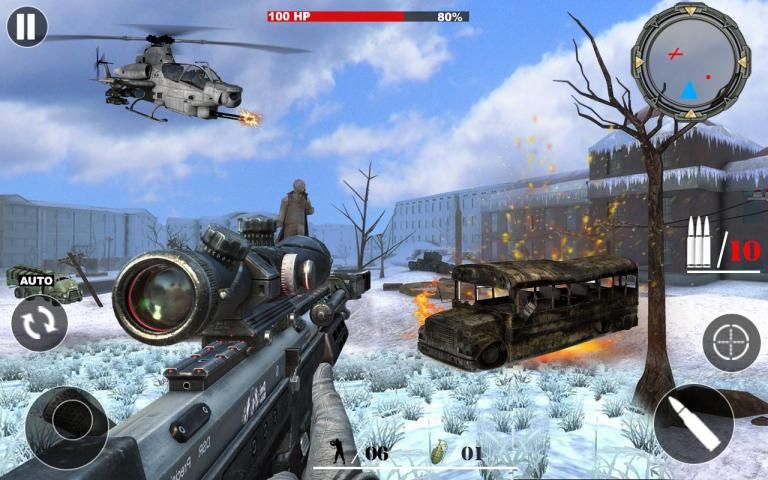768x480 pixels.
Task: Pause the game
Action: pos(27,26)
